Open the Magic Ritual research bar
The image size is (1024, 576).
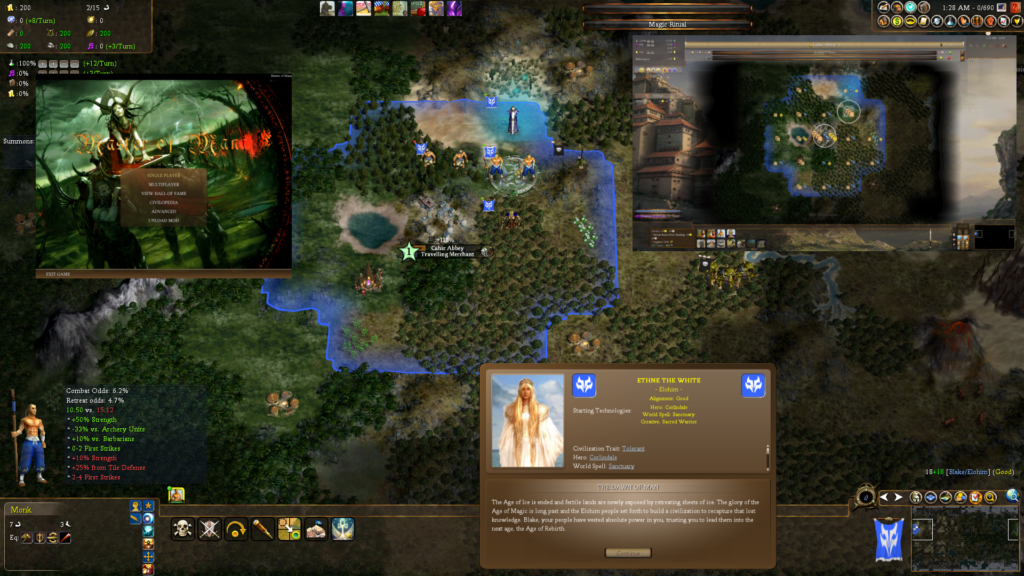tap(667, 24)
